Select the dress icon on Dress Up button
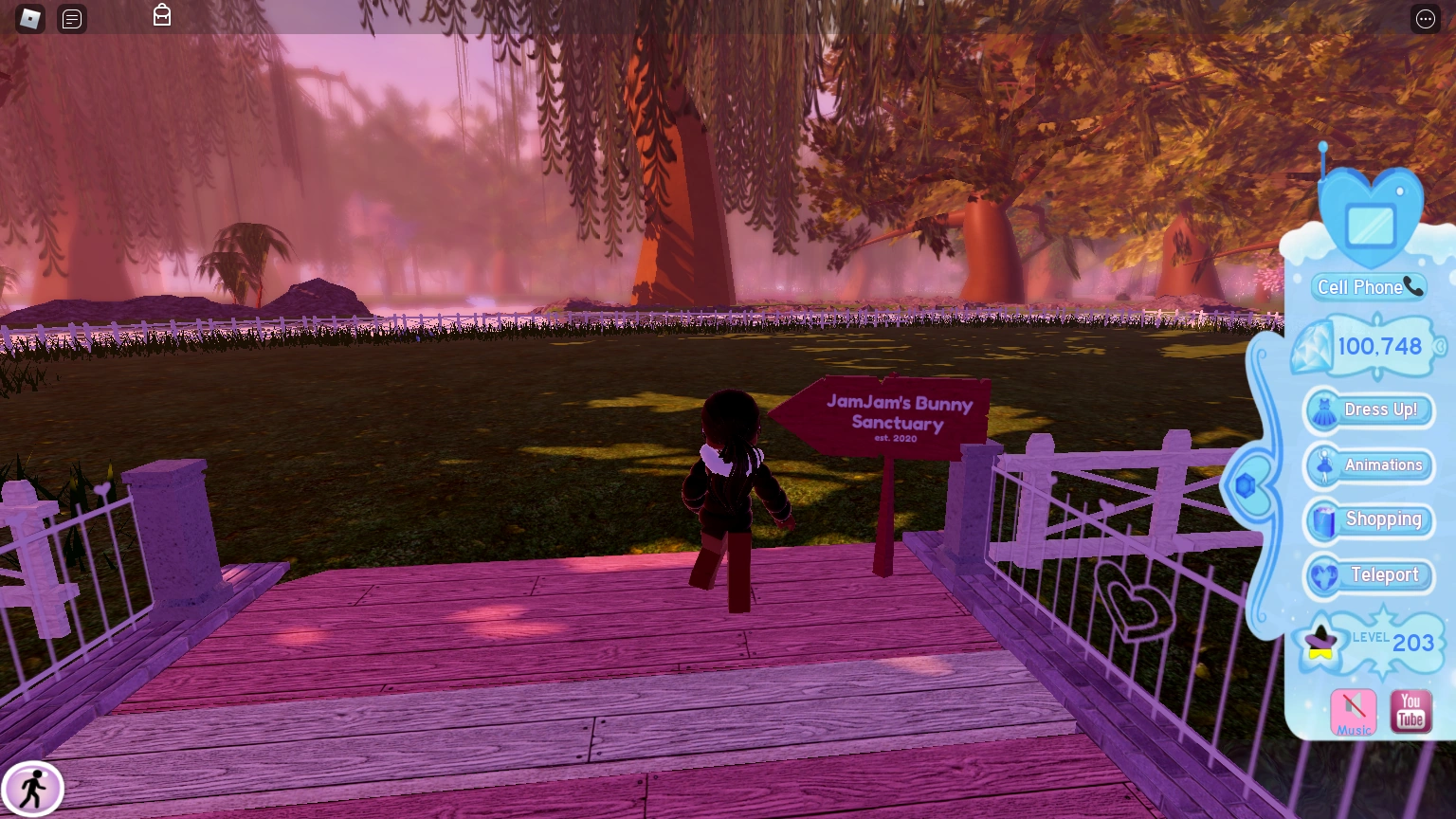The width and height of the screenshot is (1456, 819). pos(1324,410)
